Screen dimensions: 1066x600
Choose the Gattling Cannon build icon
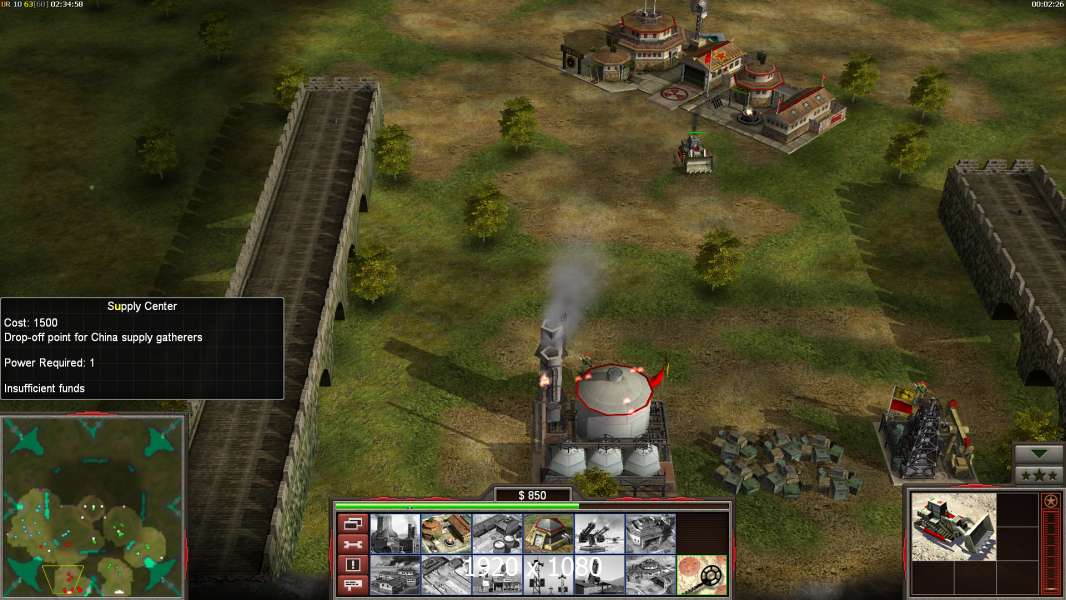pos(599,534)
